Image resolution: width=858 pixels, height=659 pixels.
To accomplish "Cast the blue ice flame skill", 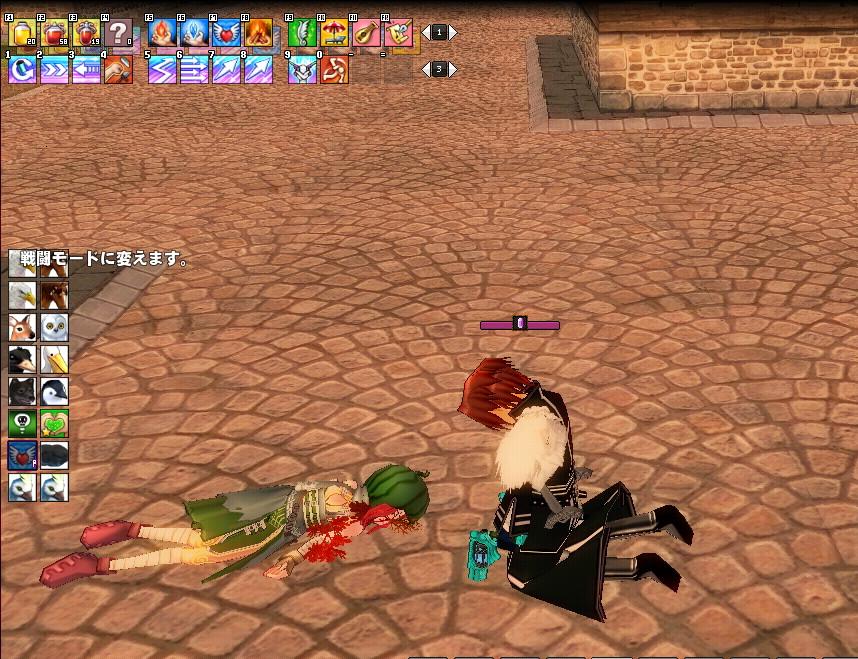I will 194,34.
